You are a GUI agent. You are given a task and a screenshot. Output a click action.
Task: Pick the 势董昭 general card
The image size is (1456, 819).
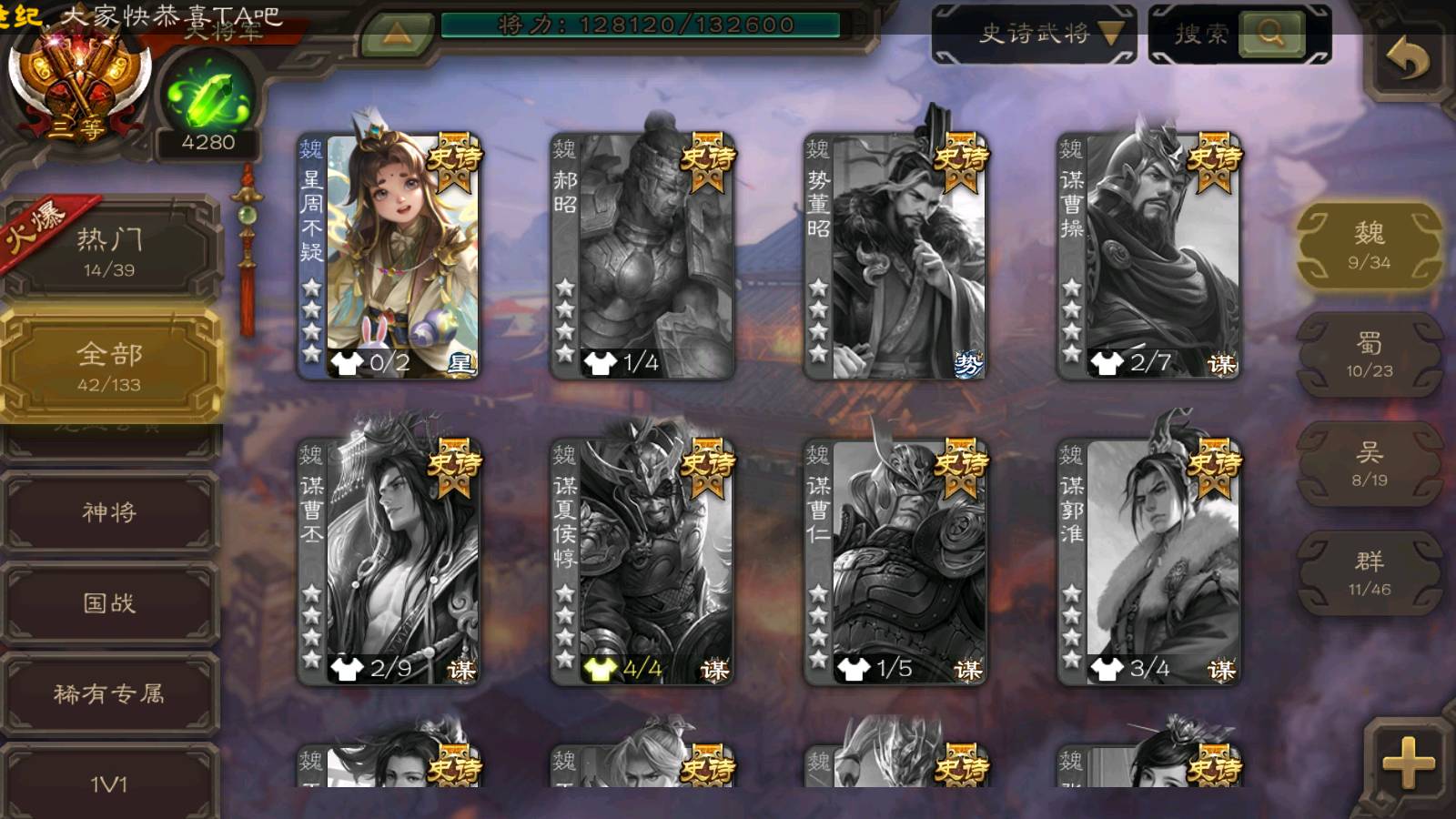click(x=895, y=257)
